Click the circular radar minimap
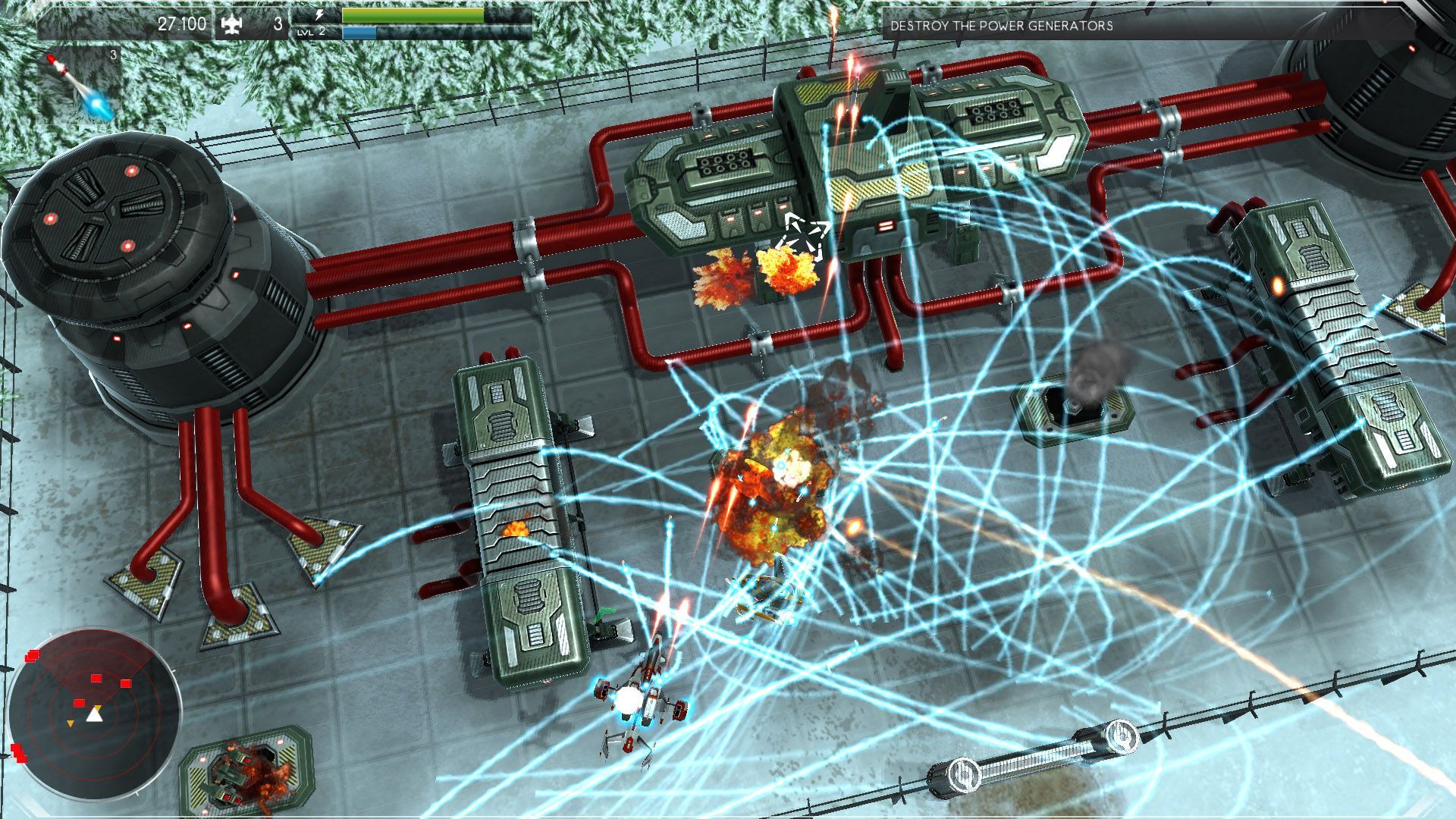Screen dimensions: 1456x819 point(94,714)
